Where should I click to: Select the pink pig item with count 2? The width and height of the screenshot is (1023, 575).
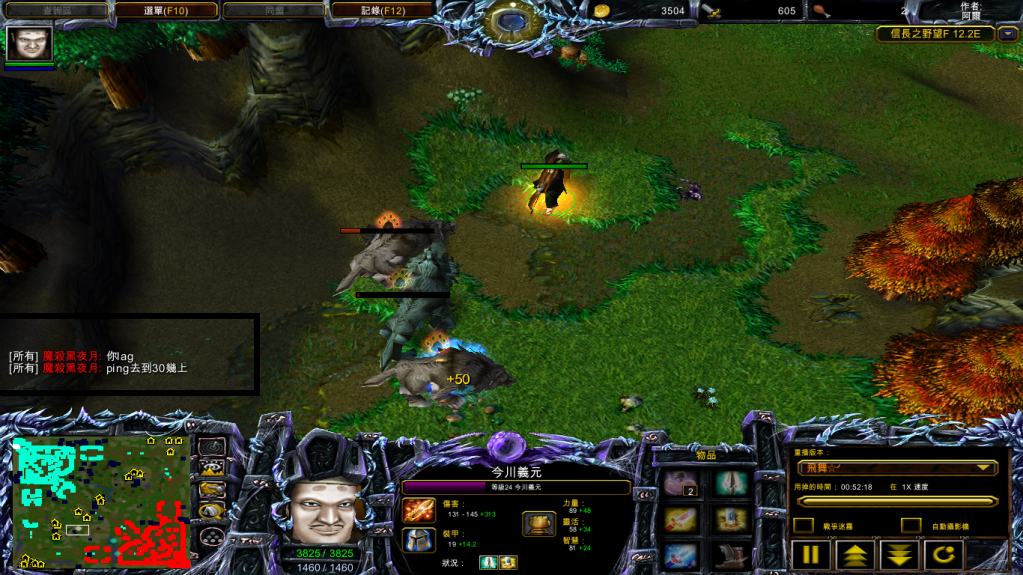pos(681,484)
